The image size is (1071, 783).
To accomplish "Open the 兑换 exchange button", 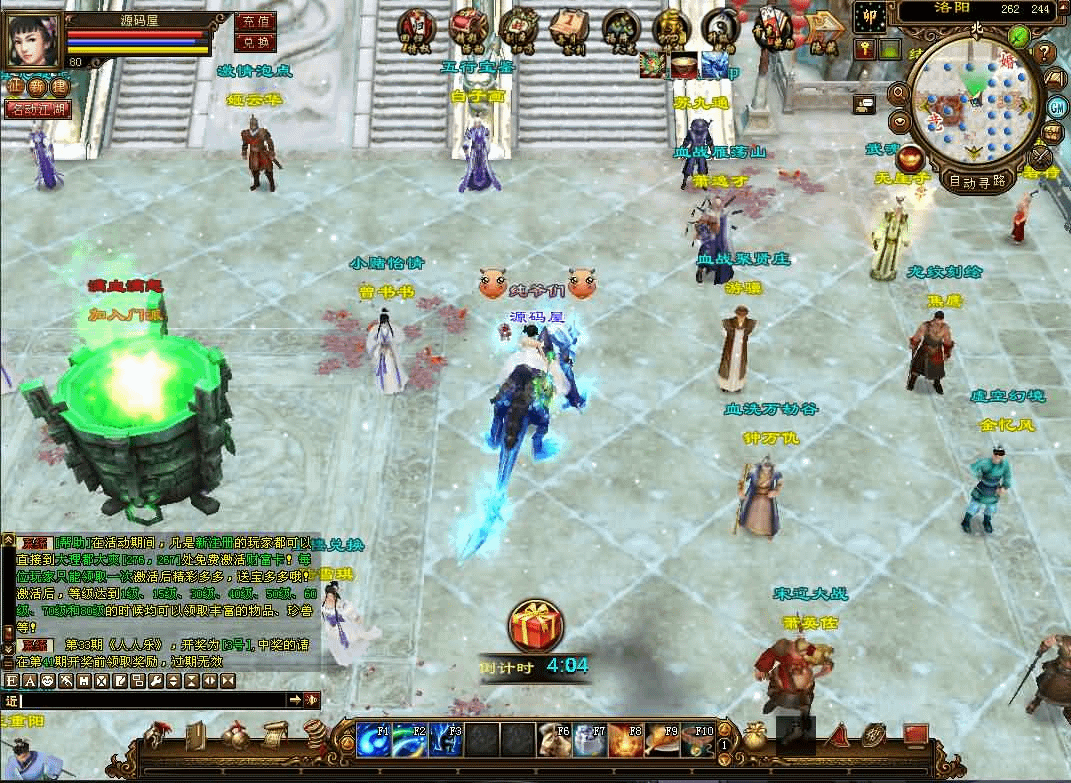I will pos(255,42).
